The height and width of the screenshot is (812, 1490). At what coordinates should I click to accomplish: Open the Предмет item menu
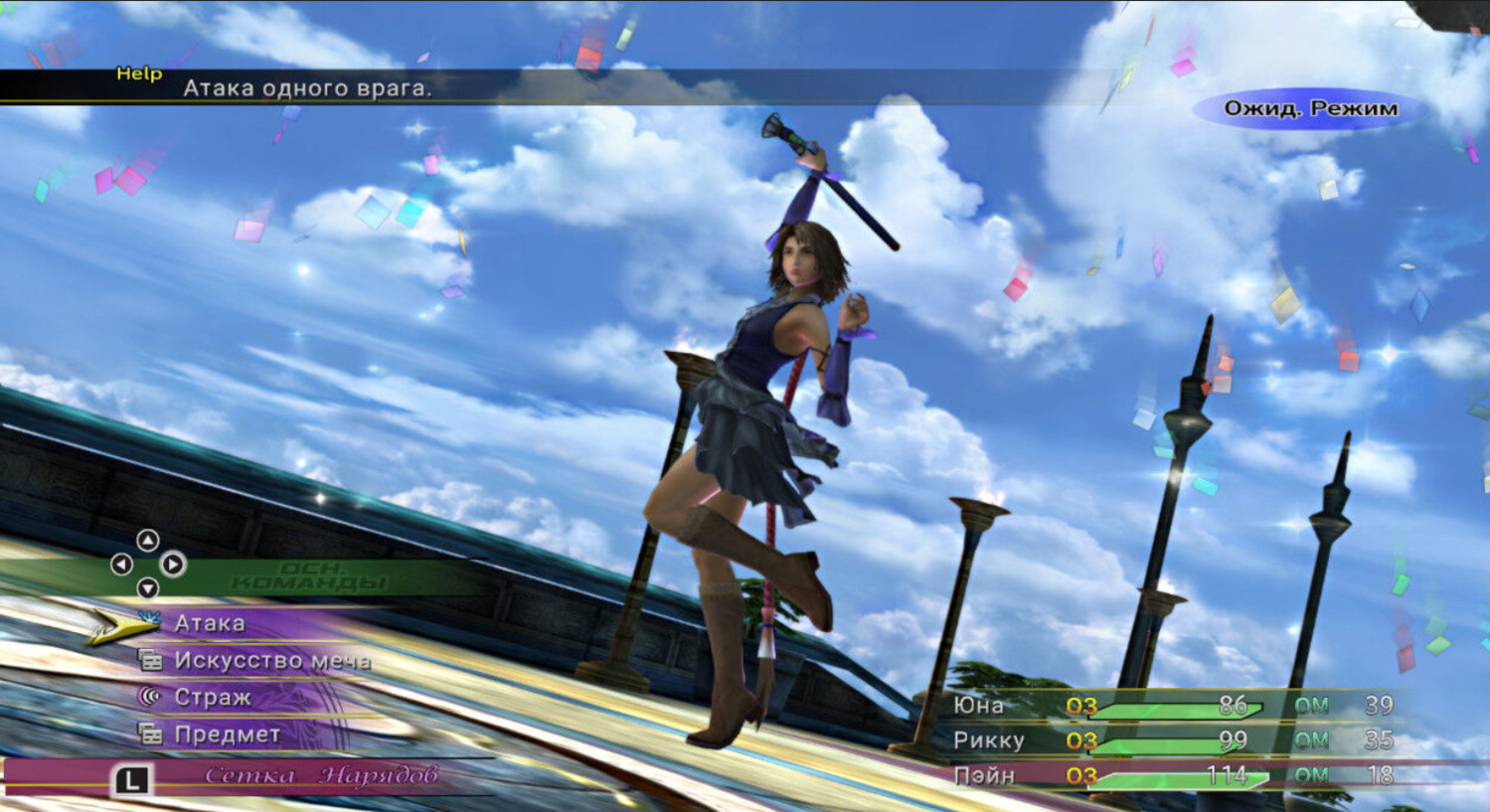pos(227,734)
